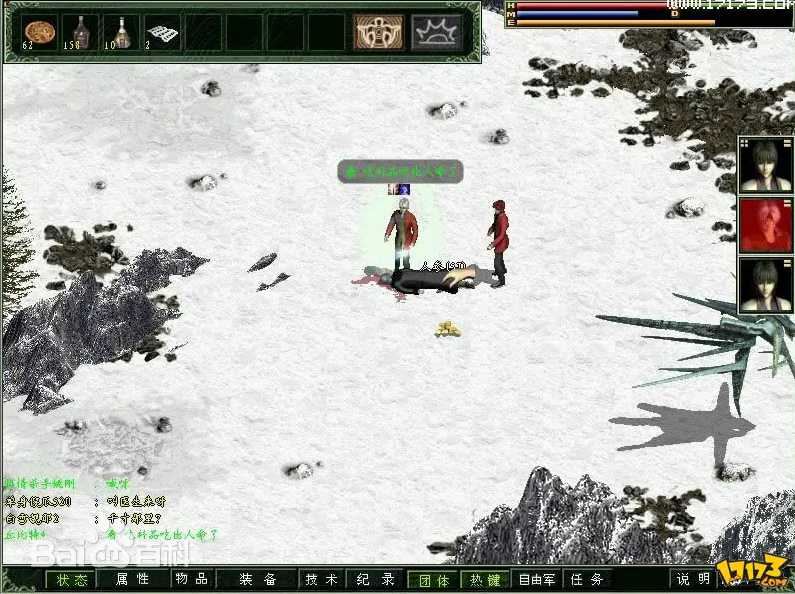Viewport: 795px width, 594px height.
Task: Open the 属性 attributes panel
Action: pos(132,579)
